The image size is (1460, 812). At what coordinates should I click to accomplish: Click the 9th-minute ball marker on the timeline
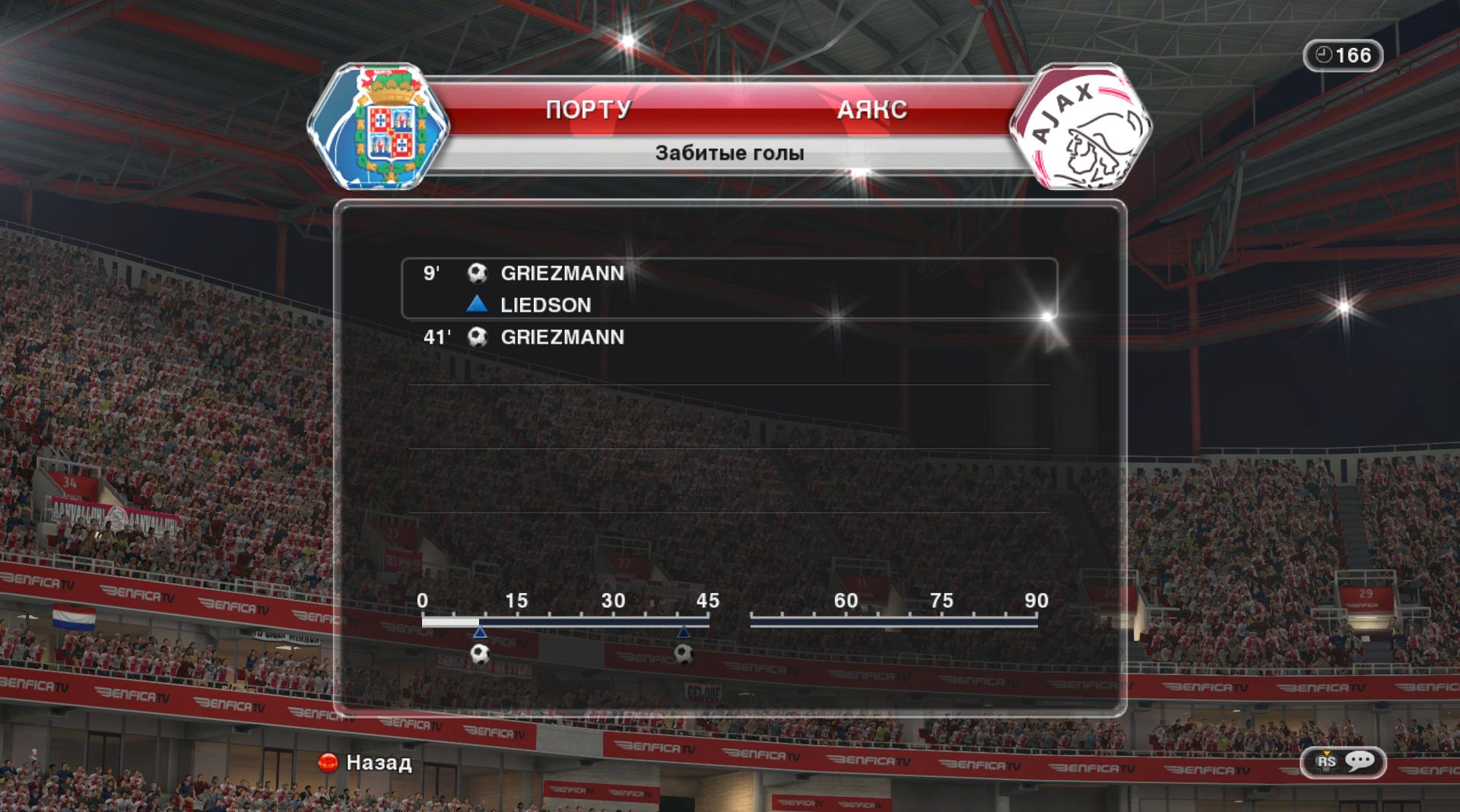[480, 653]
